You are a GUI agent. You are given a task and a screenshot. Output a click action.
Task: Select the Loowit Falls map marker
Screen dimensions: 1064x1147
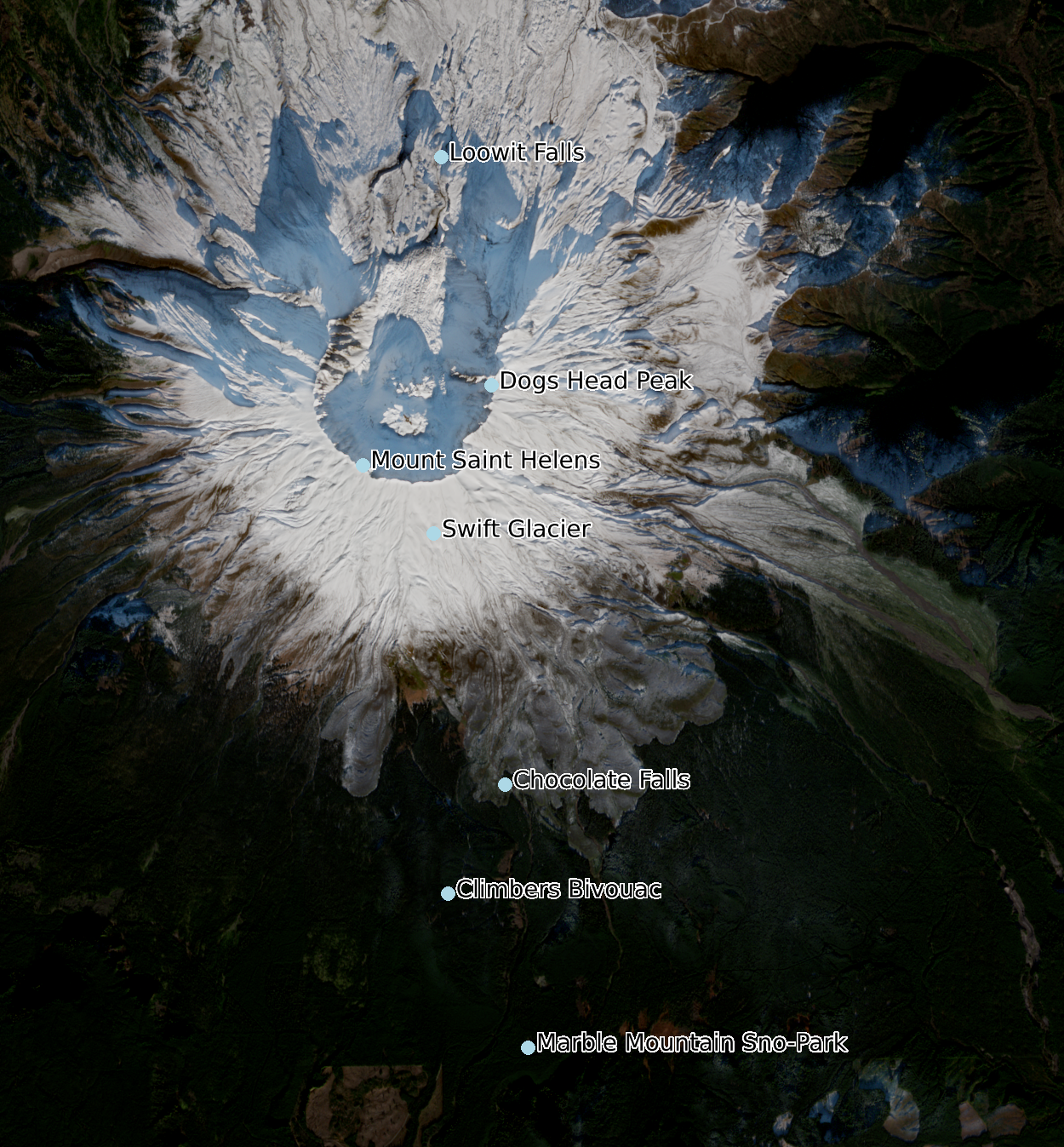pyautogui.click(x=441, y=157)
